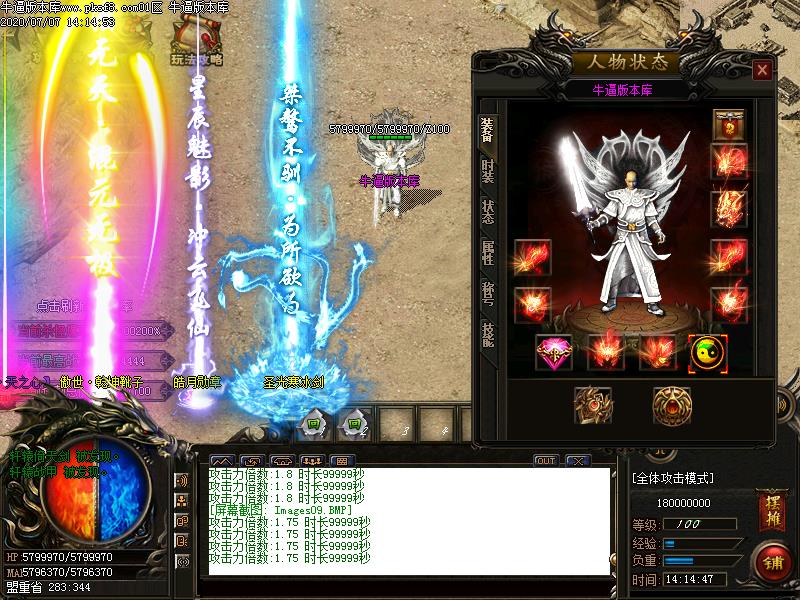Use the first hotbar scroll item

[313, 423]
